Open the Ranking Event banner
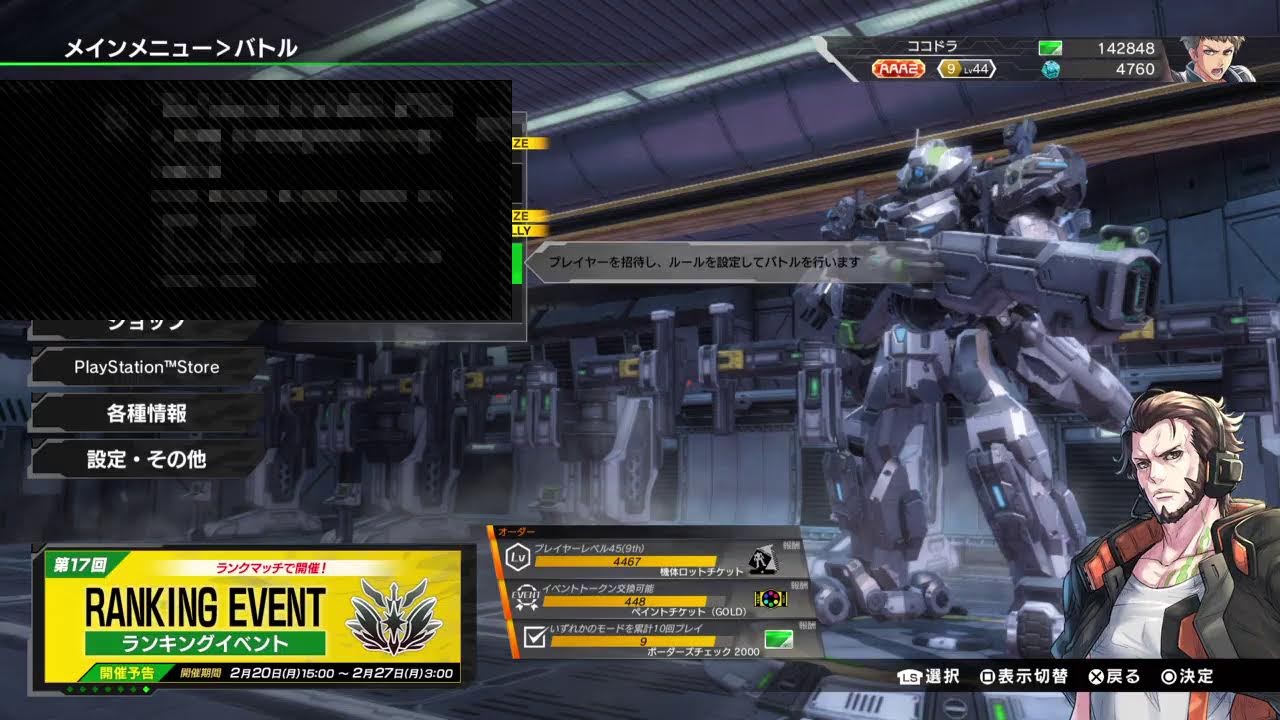The width and height of the screenshot is (1280, 720). (x=250, y=617)
